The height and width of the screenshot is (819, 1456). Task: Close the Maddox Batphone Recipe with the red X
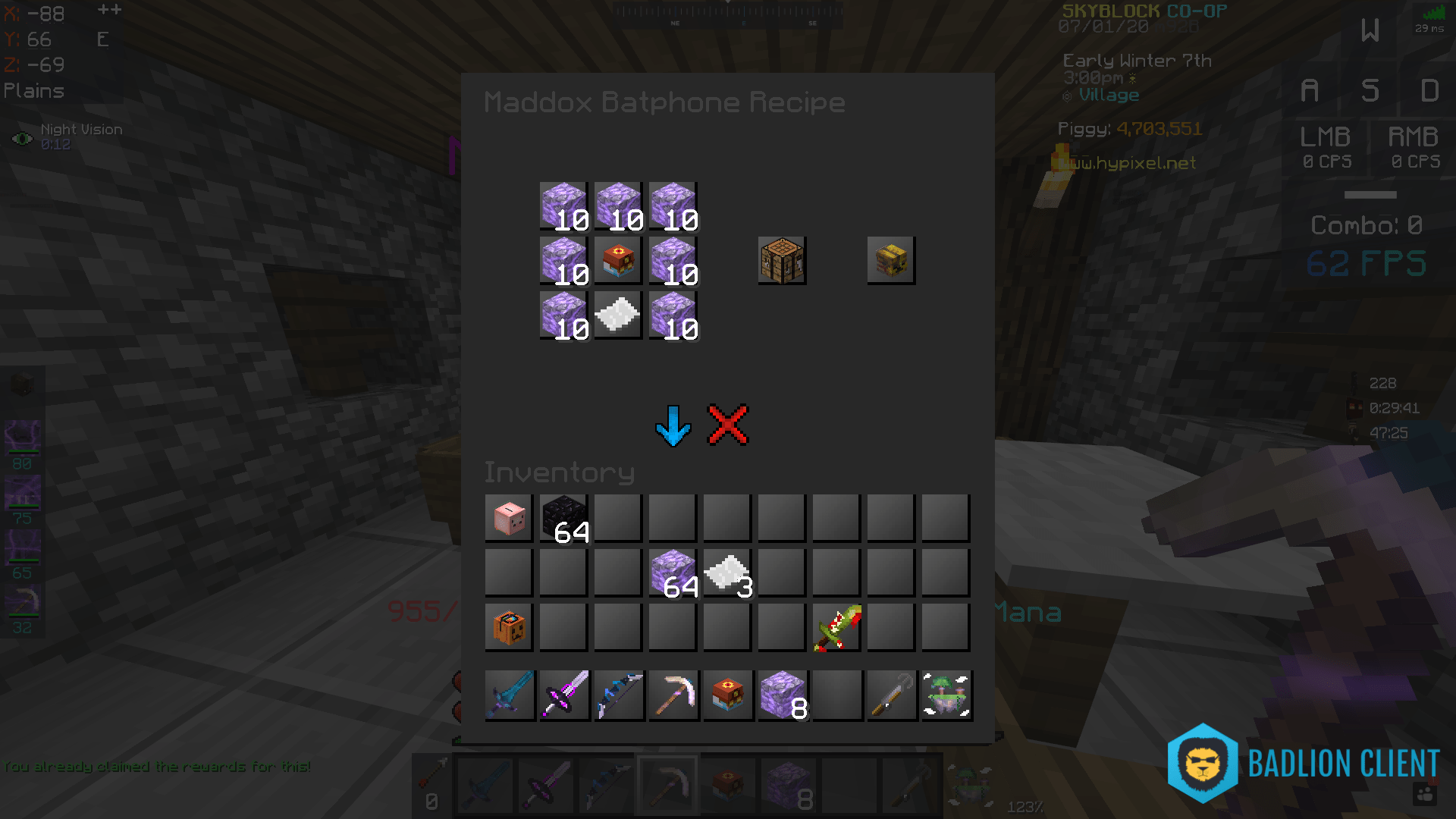pos(726,425)
